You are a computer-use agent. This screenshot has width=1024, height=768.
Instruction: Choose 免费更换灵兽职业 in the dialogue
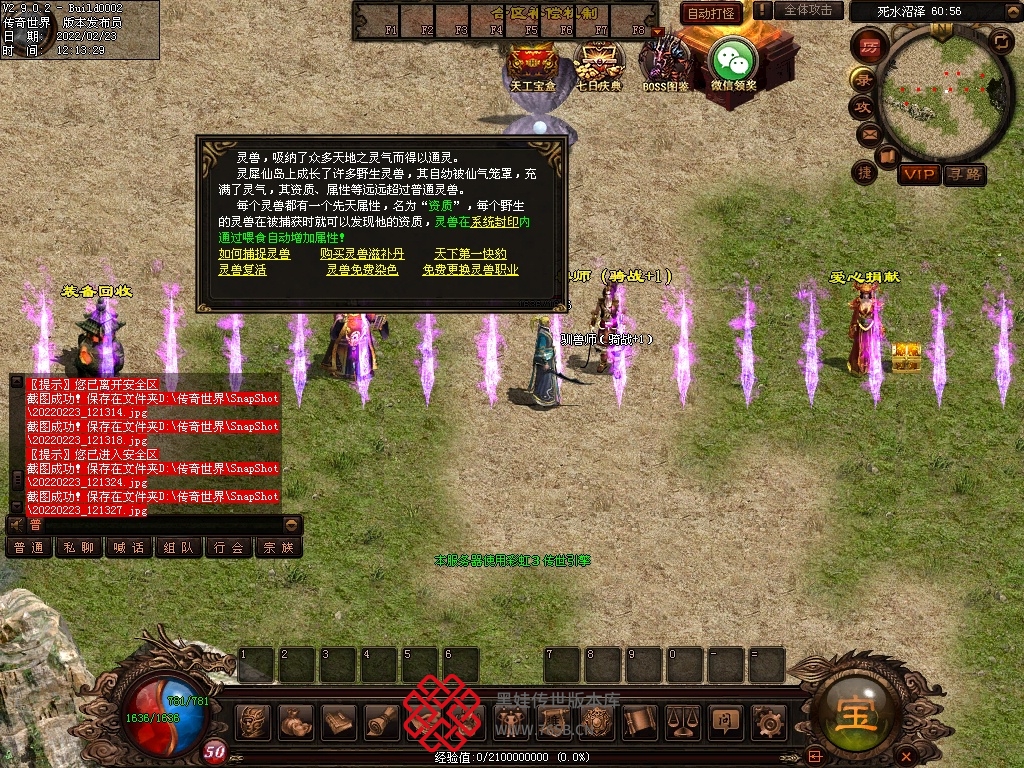pos(470,270)
